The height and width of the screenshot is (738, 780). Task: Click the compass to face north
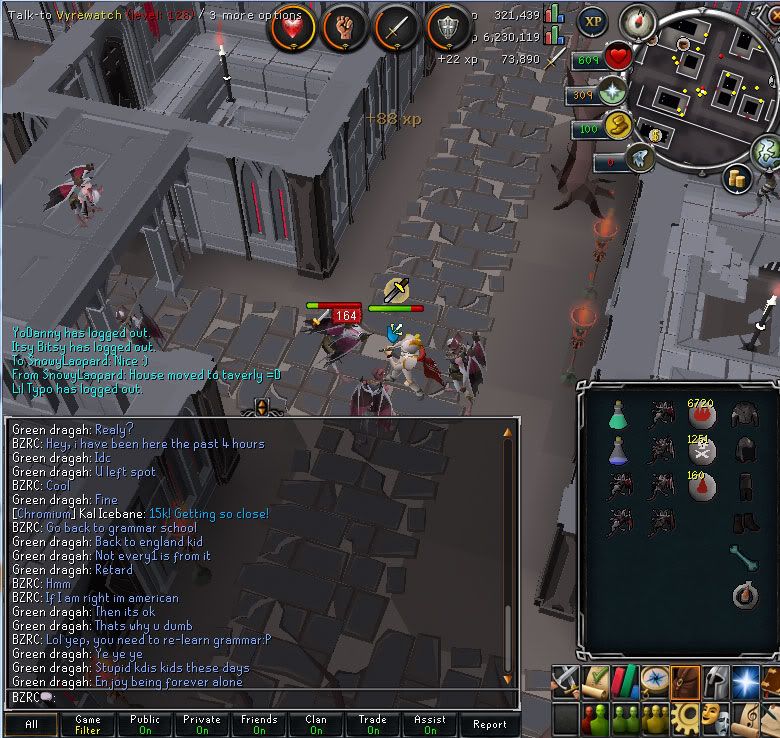point(637,20)
